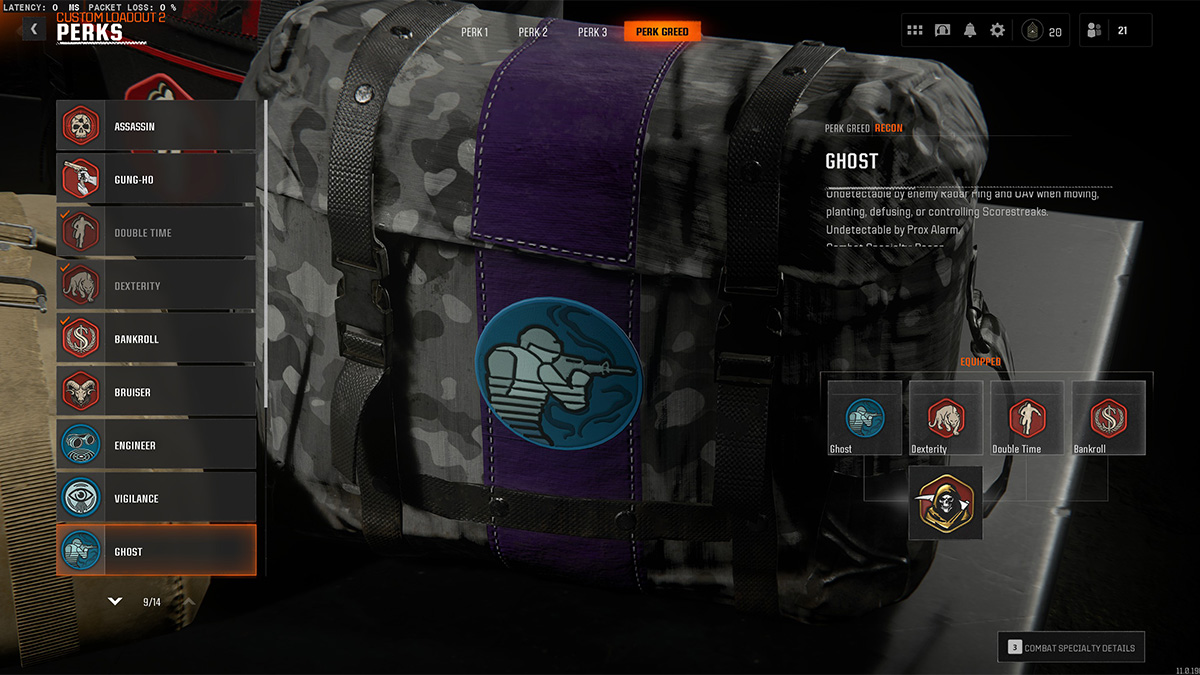Select the Vigilance perk
Screen dimensions: 1200x675
[x=156, y=498]
